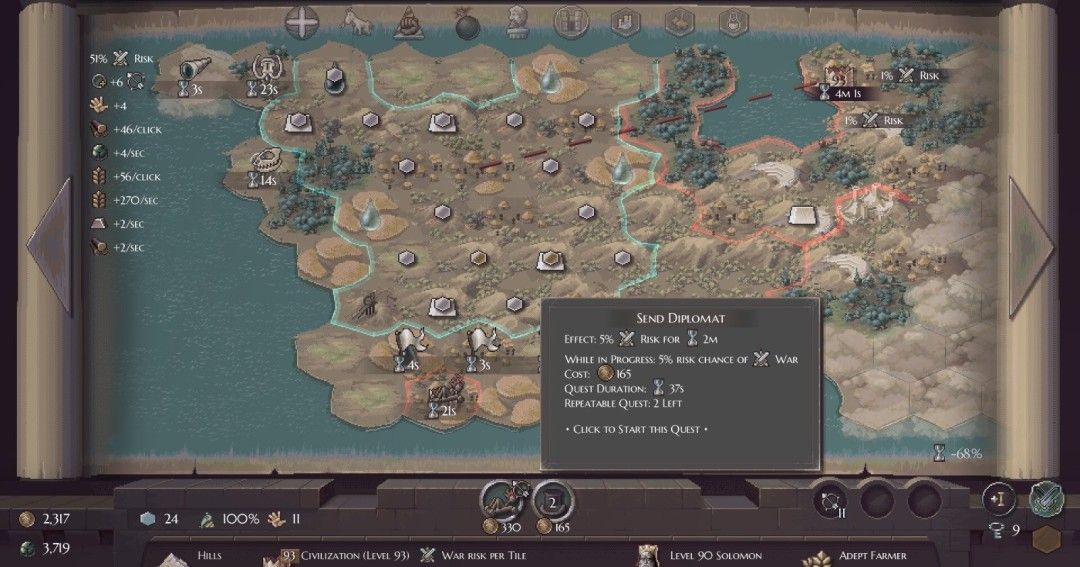
Task: Choose the black bomb toolbar icon
Action: coord(465,24)
